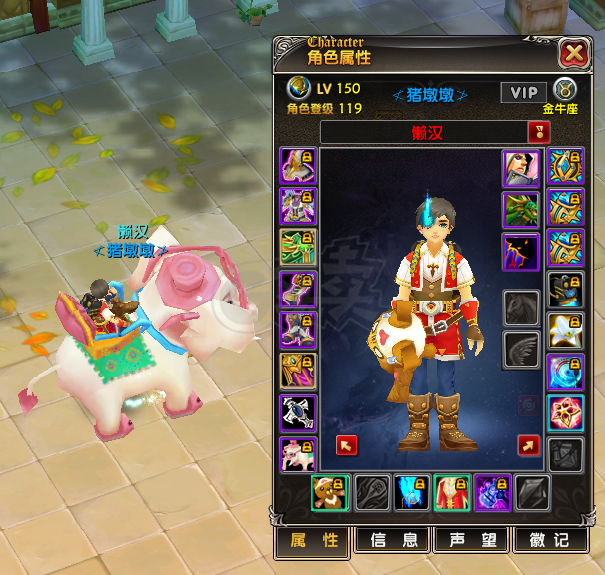Image resolution: width=605 pixels, height=575 pixels.
Task: Rotate the character model with the left red arrow
Action: pos(347,445)
